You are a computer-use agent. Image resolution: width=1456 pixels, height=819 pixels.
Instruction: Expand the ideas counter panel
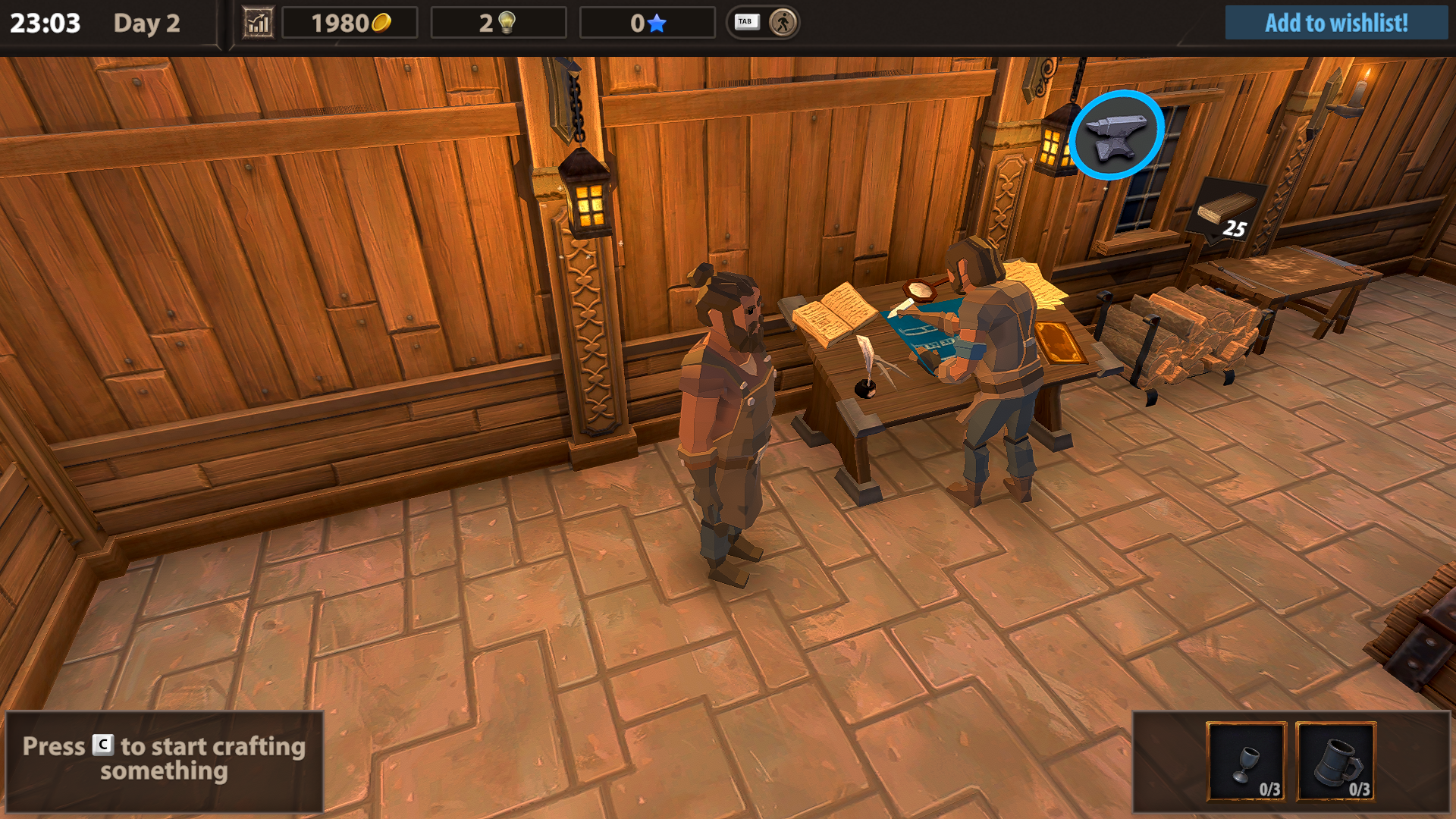tap(498, 23)
